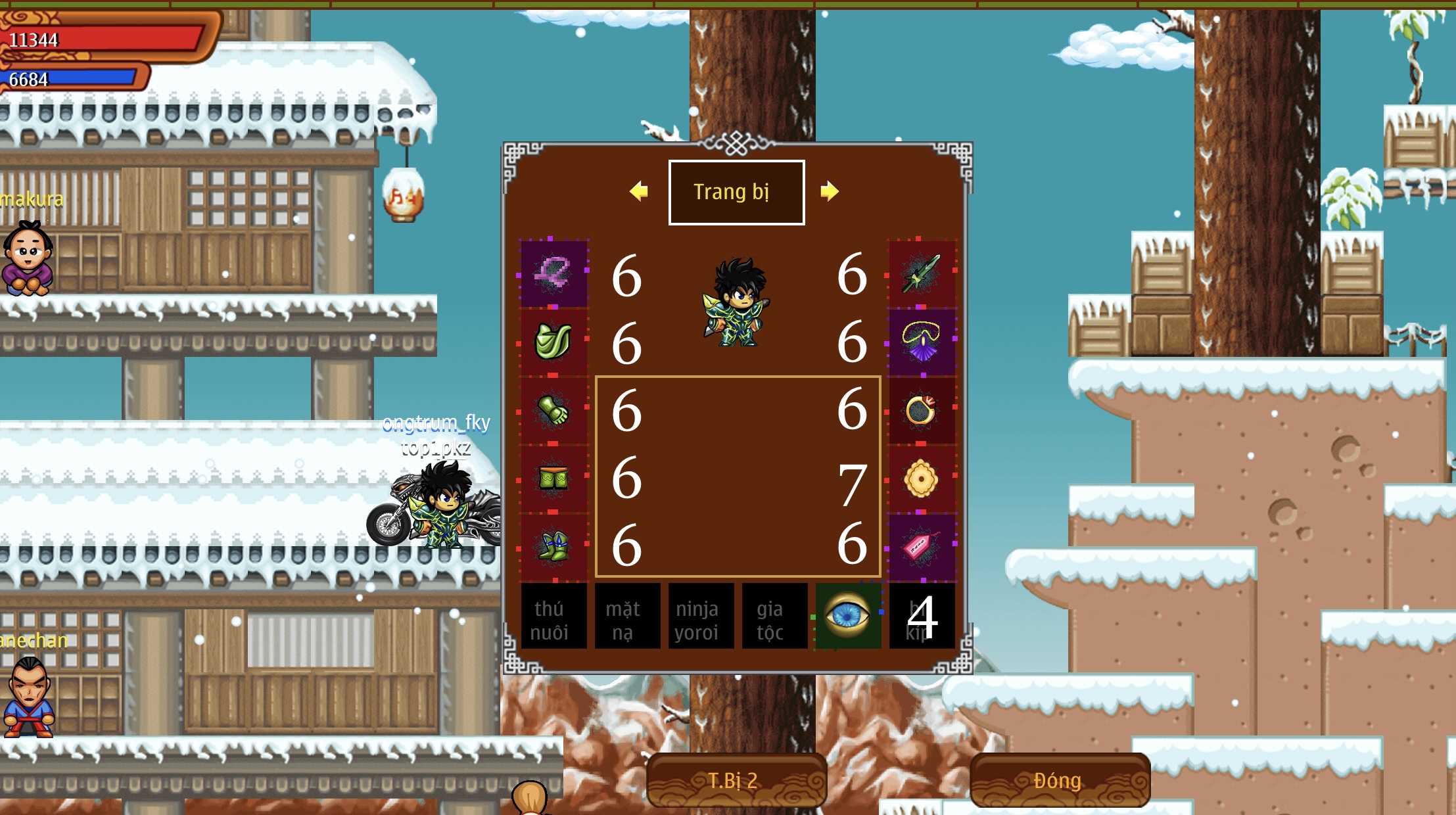The width and height of the screenshot is (1456, 815).
Task: Click the Đóng button to close
Action: coord(1060,780)
